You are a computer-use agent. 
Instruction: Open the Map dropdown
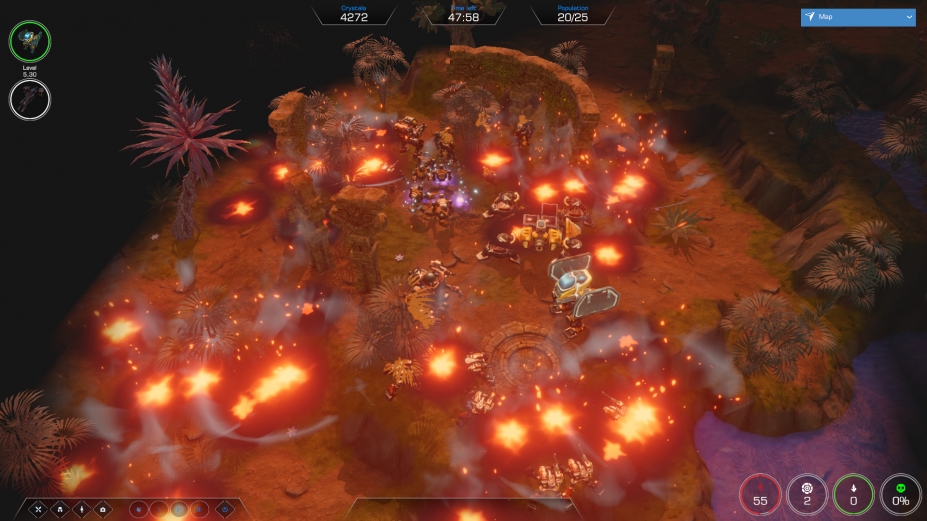click(857, 17)
